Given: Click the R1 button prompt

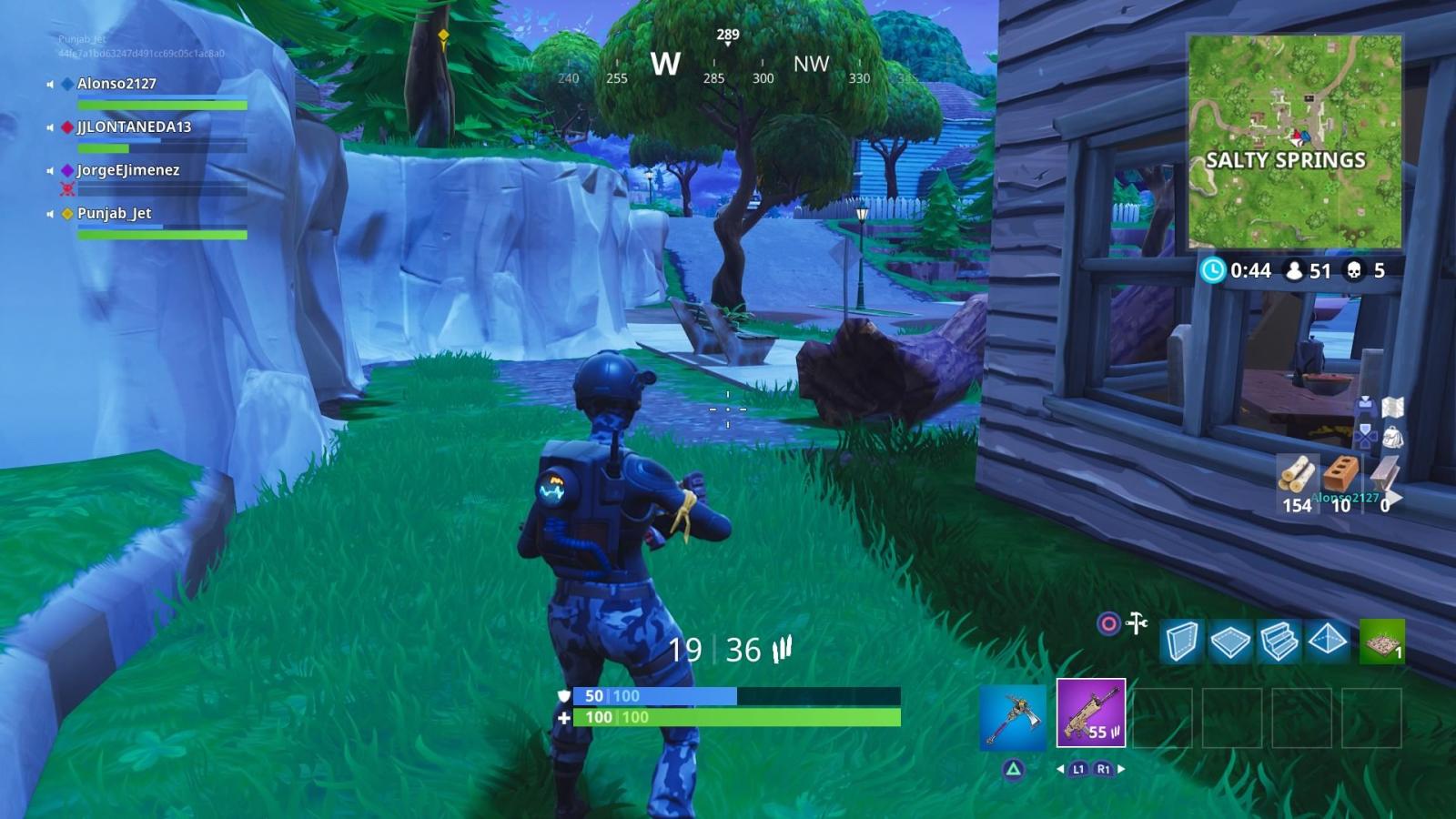Looking at the screenshot, I should pos(1104,770).
